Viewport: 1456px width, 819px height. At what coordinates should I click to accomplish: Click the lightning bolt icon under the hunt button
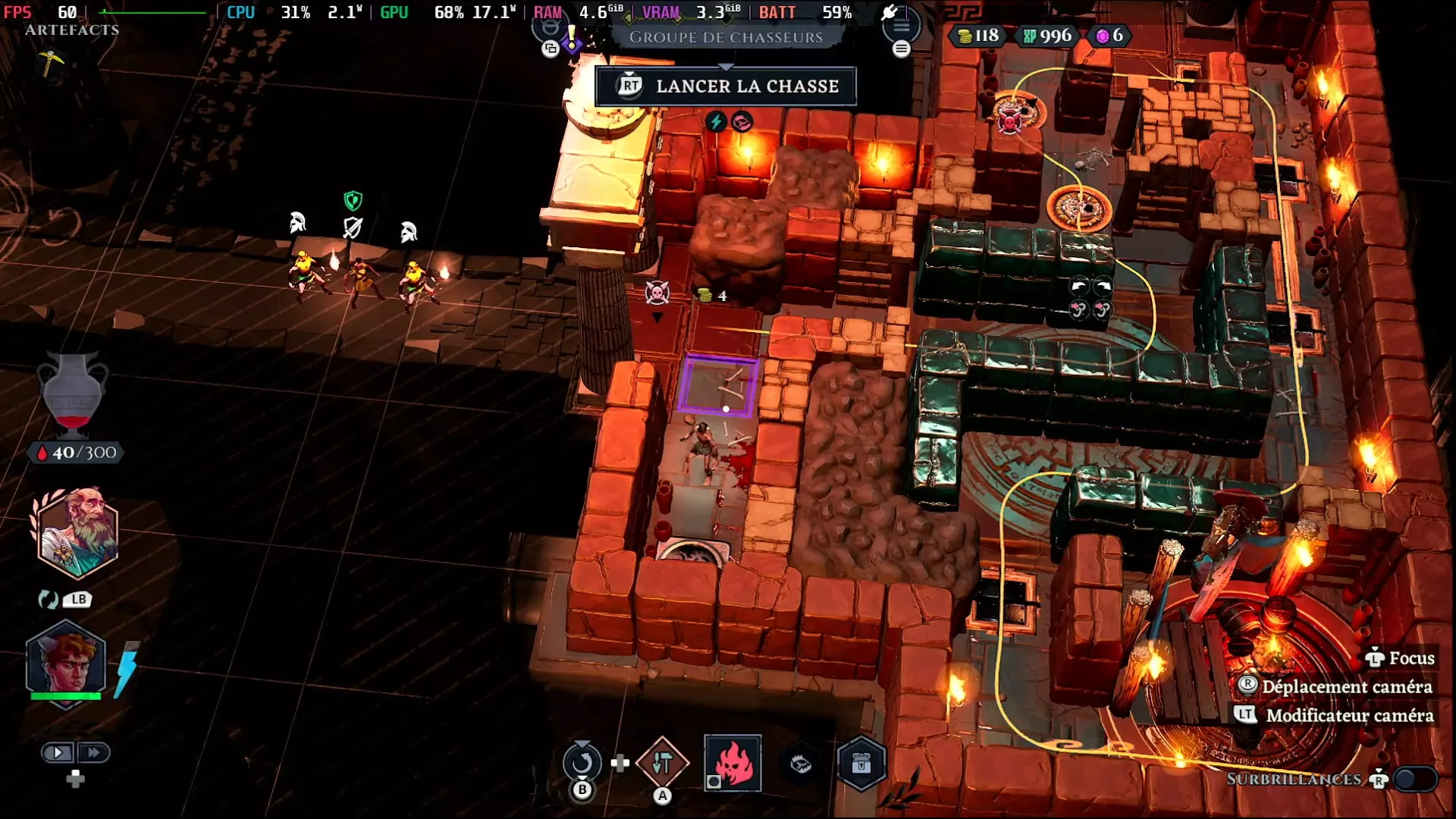[x=715, y=121]
